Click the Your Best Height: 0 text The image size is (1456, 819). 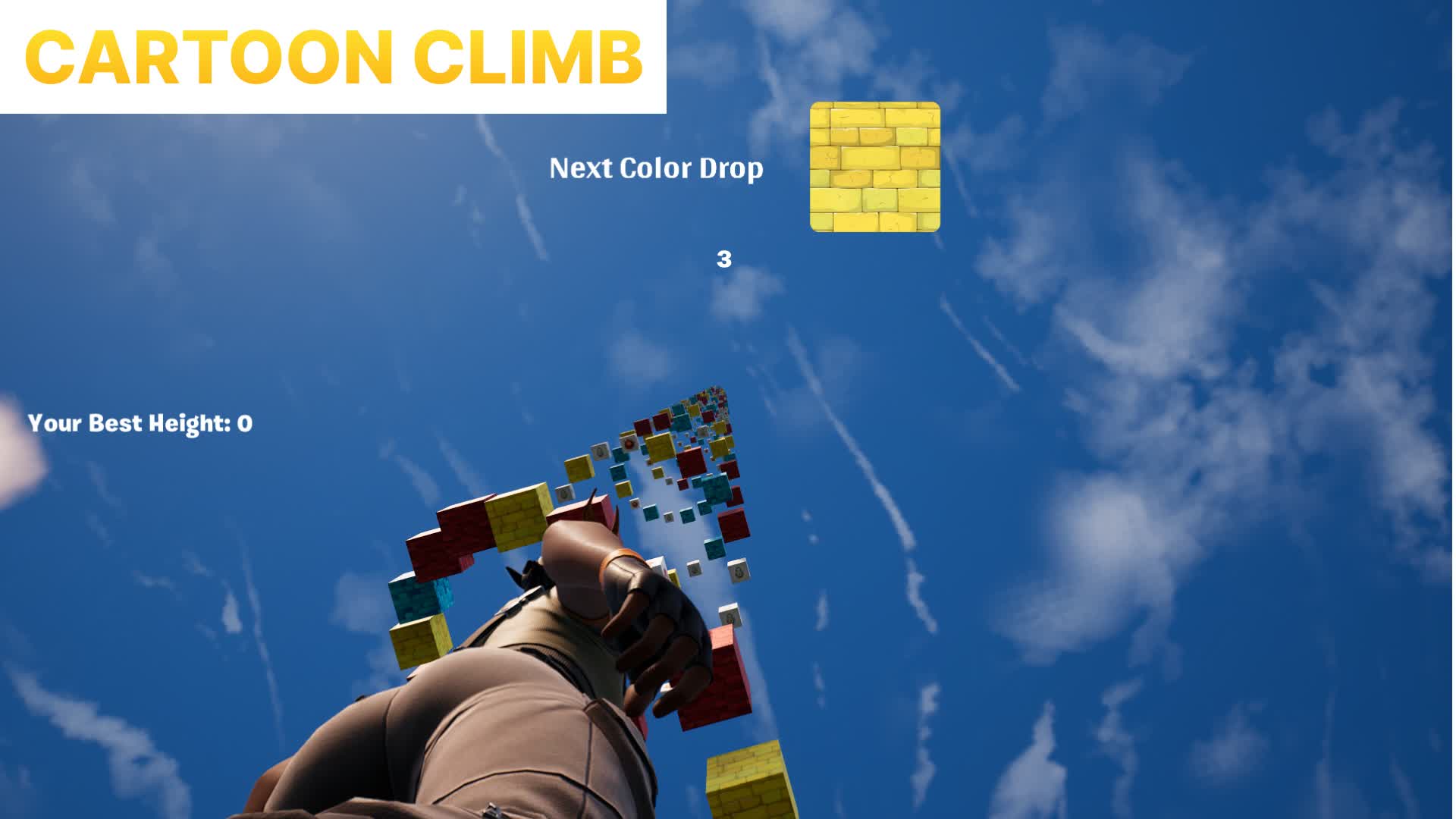click(x=140, y=423)
